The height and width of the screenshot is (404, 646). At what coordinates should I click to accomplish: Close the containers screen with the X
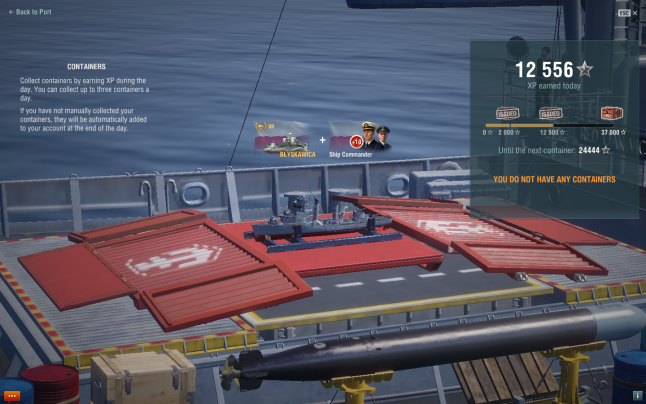tap(635, 12)
